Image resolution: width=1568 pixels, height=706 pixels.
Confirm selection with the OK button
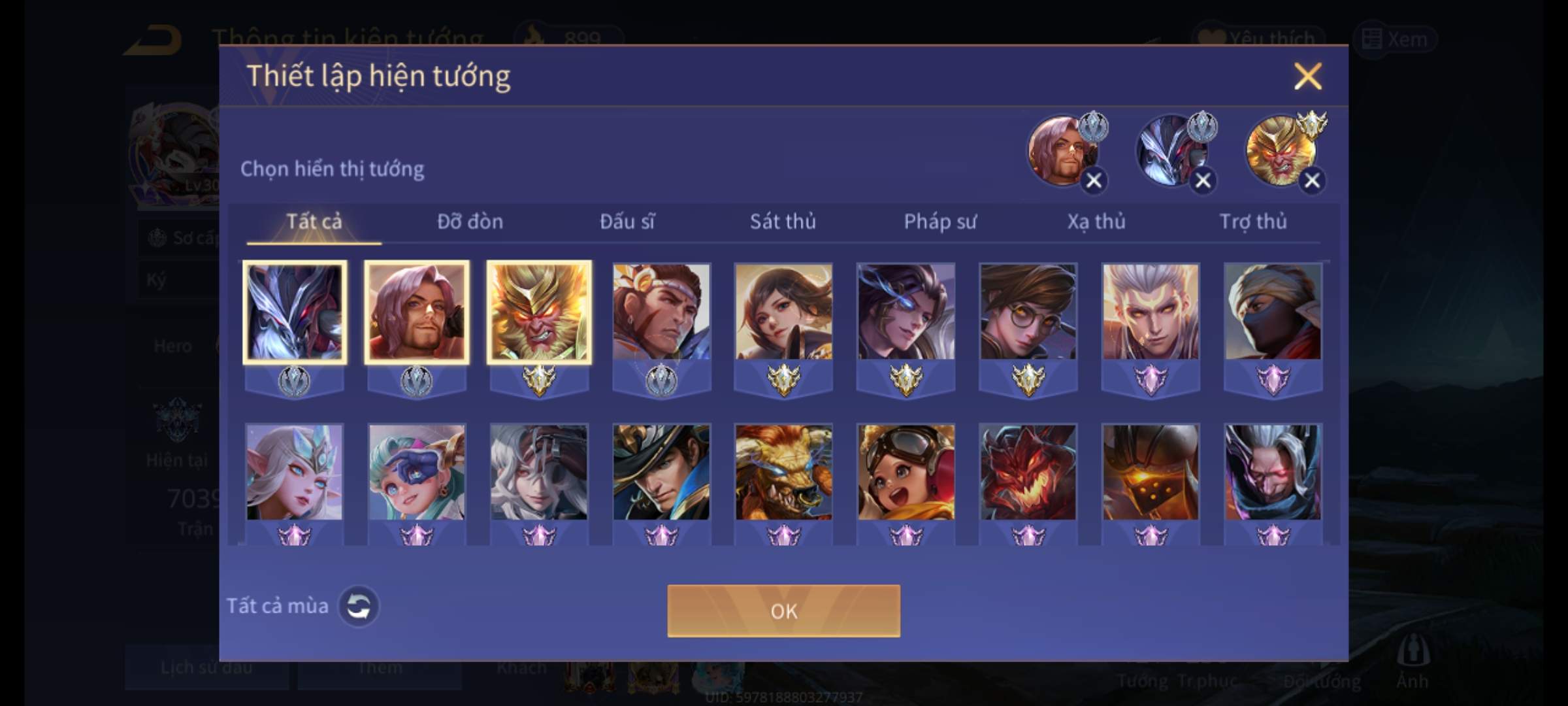click(x=783, y=611)
